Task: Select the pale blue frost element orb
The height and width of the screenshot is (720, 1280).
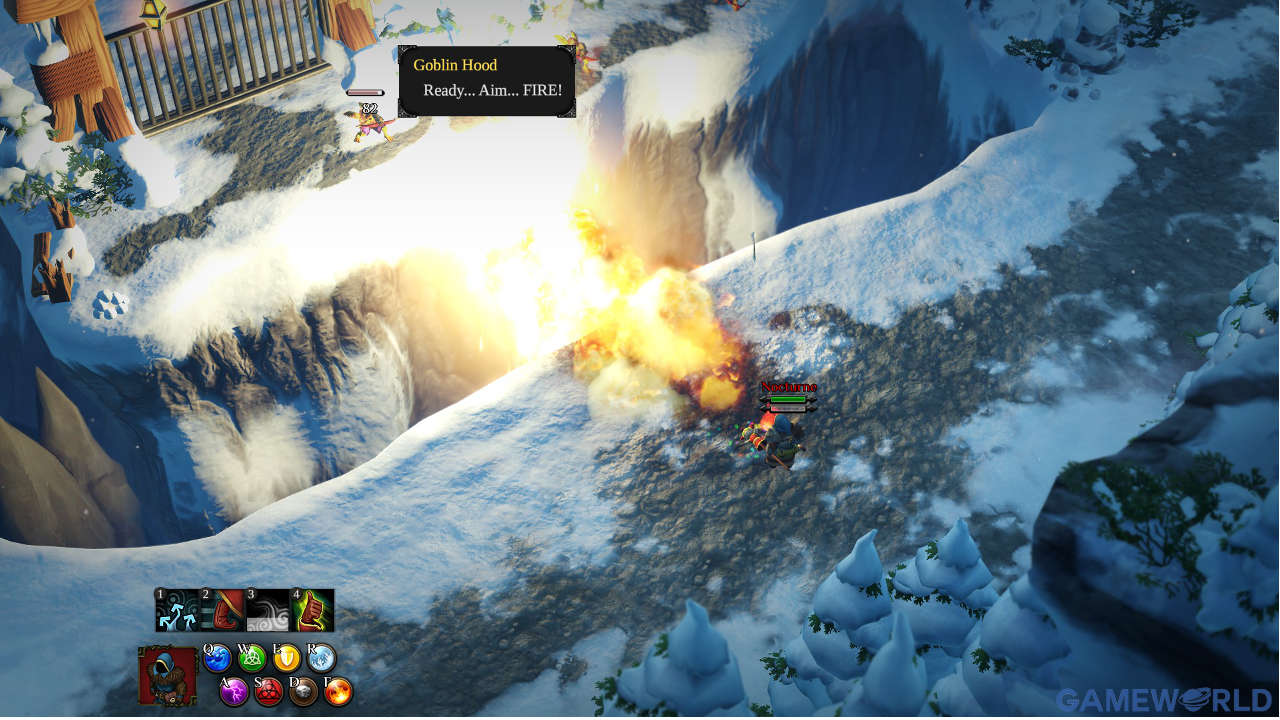Action: [322, 658]
